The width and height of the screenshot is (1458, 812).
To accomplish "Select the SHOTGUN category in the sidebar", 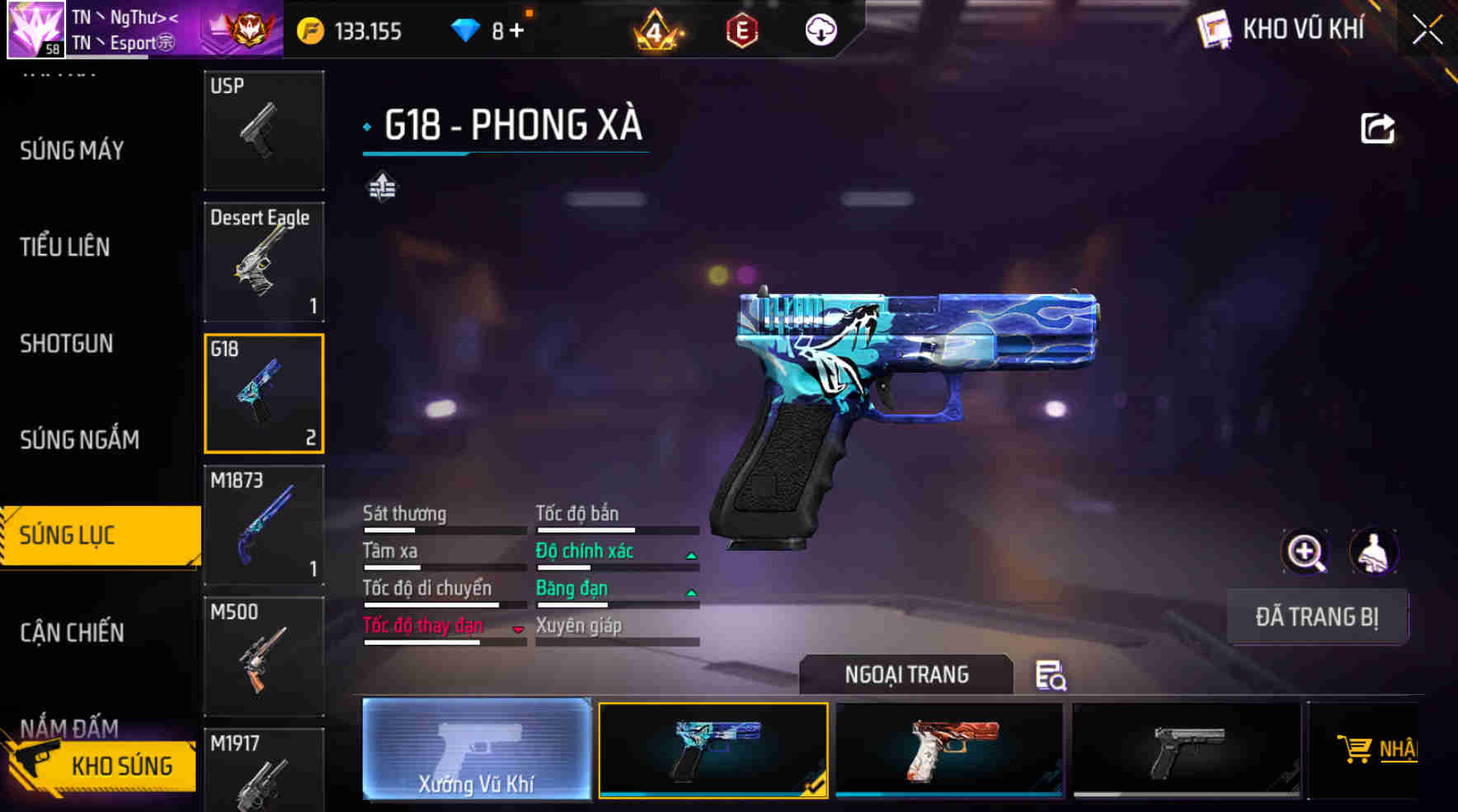I will pyautogui.click(x=66, y=344).
